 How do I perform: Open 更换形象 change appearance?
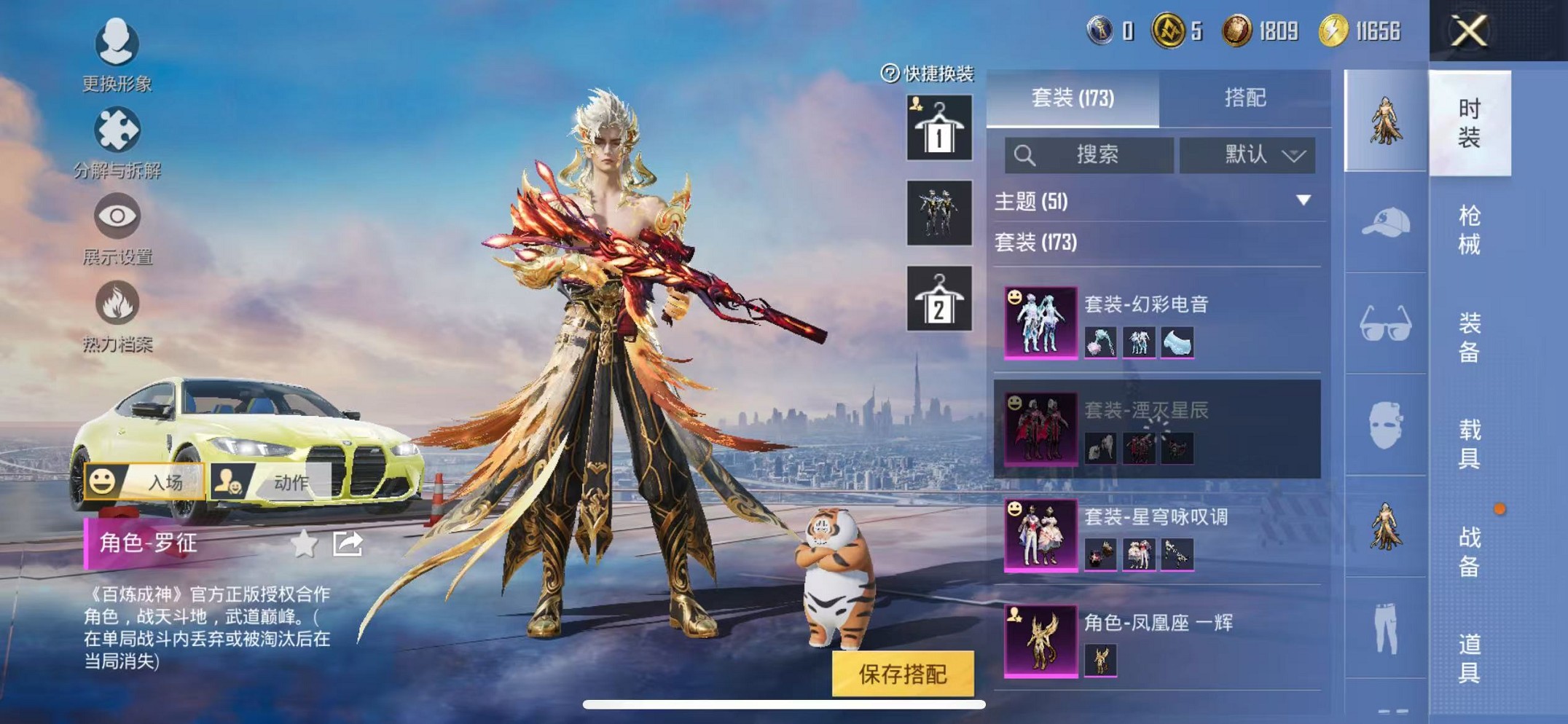point(117,54)
